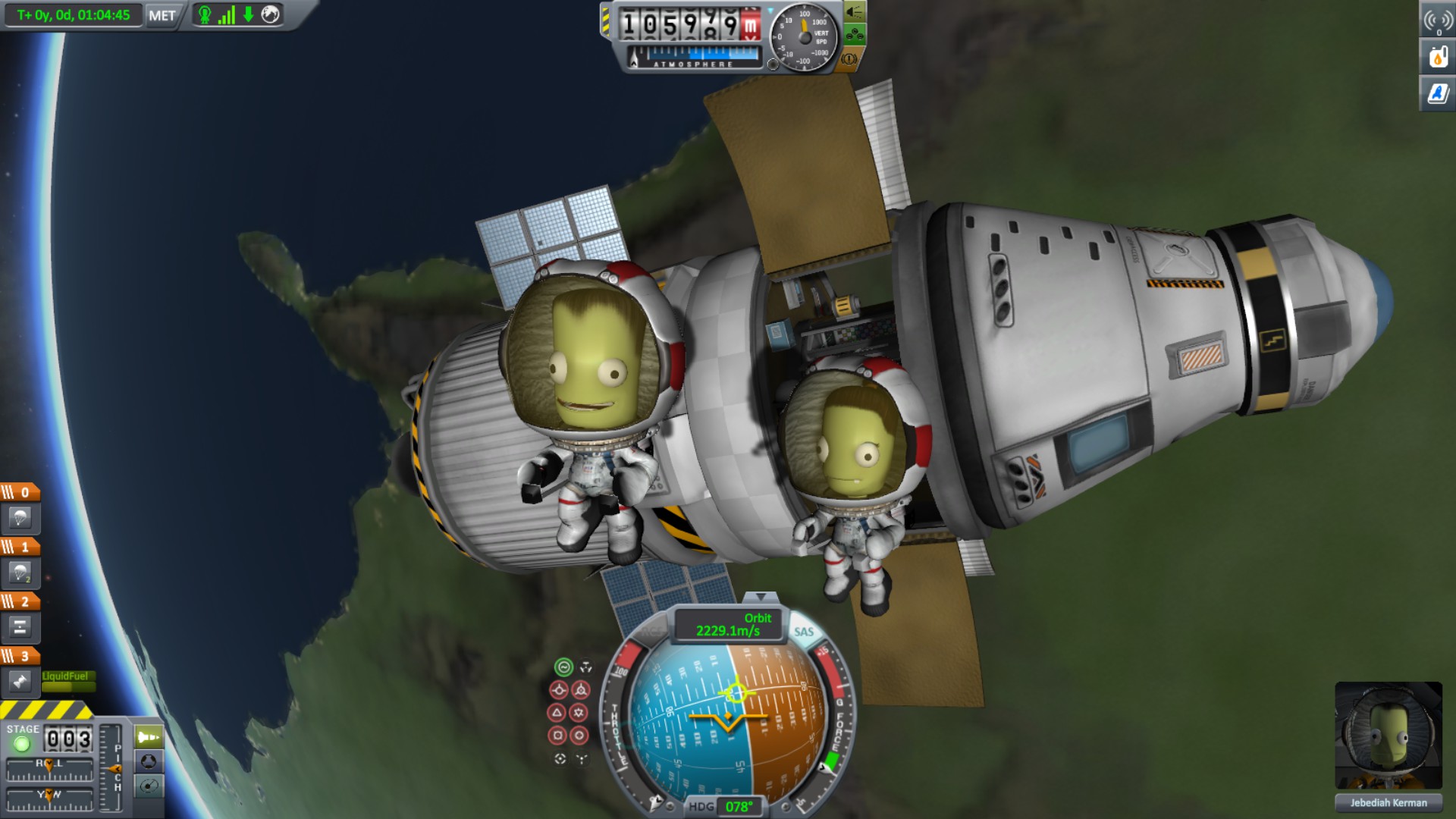Image resolution: width=1456 pixels, height=819 pixels.
Task: Switch to staging mode rocket button
Action: pos(149,736)
